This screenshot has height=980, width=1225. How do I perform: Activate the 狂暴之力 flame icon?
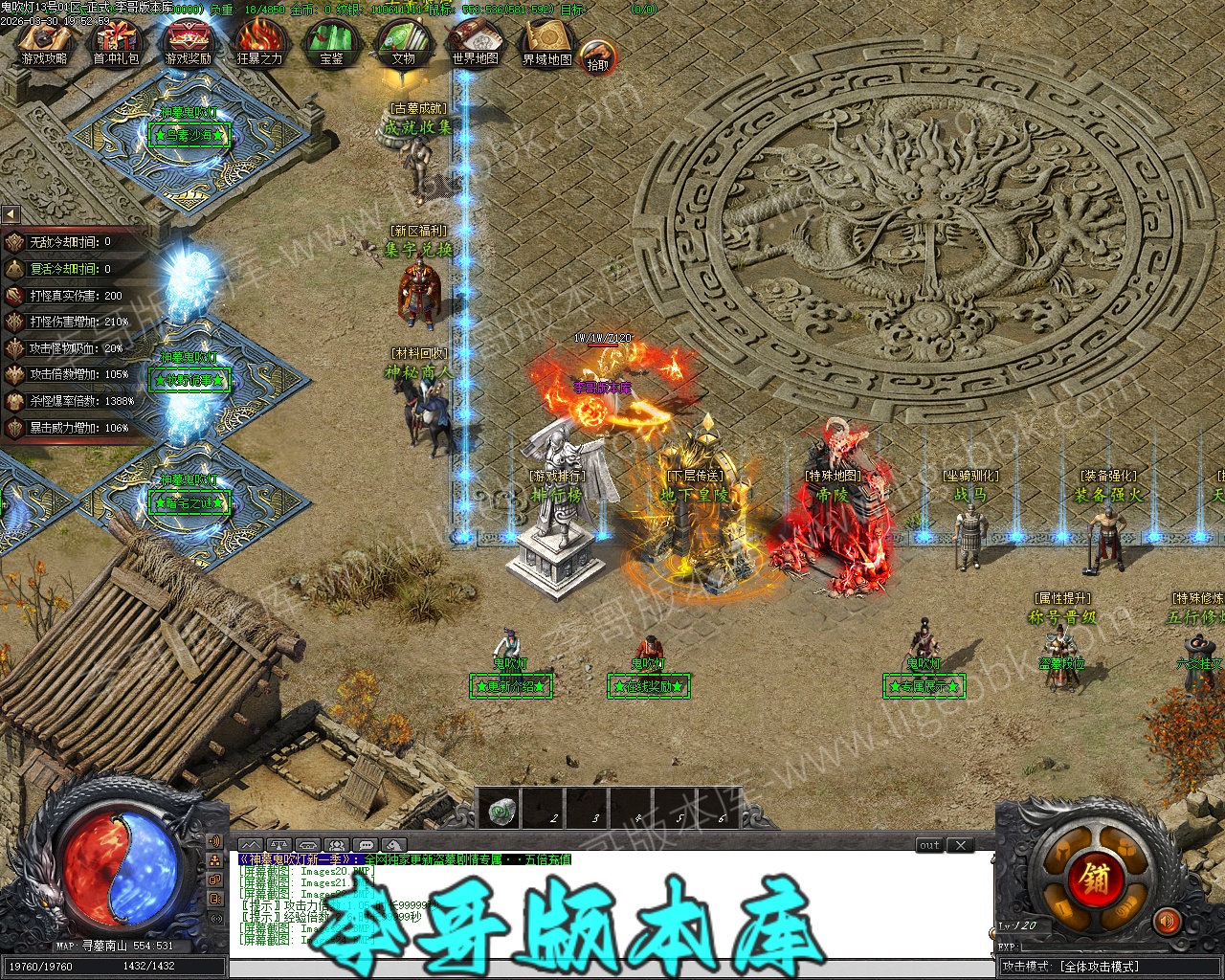pos(259,42)
